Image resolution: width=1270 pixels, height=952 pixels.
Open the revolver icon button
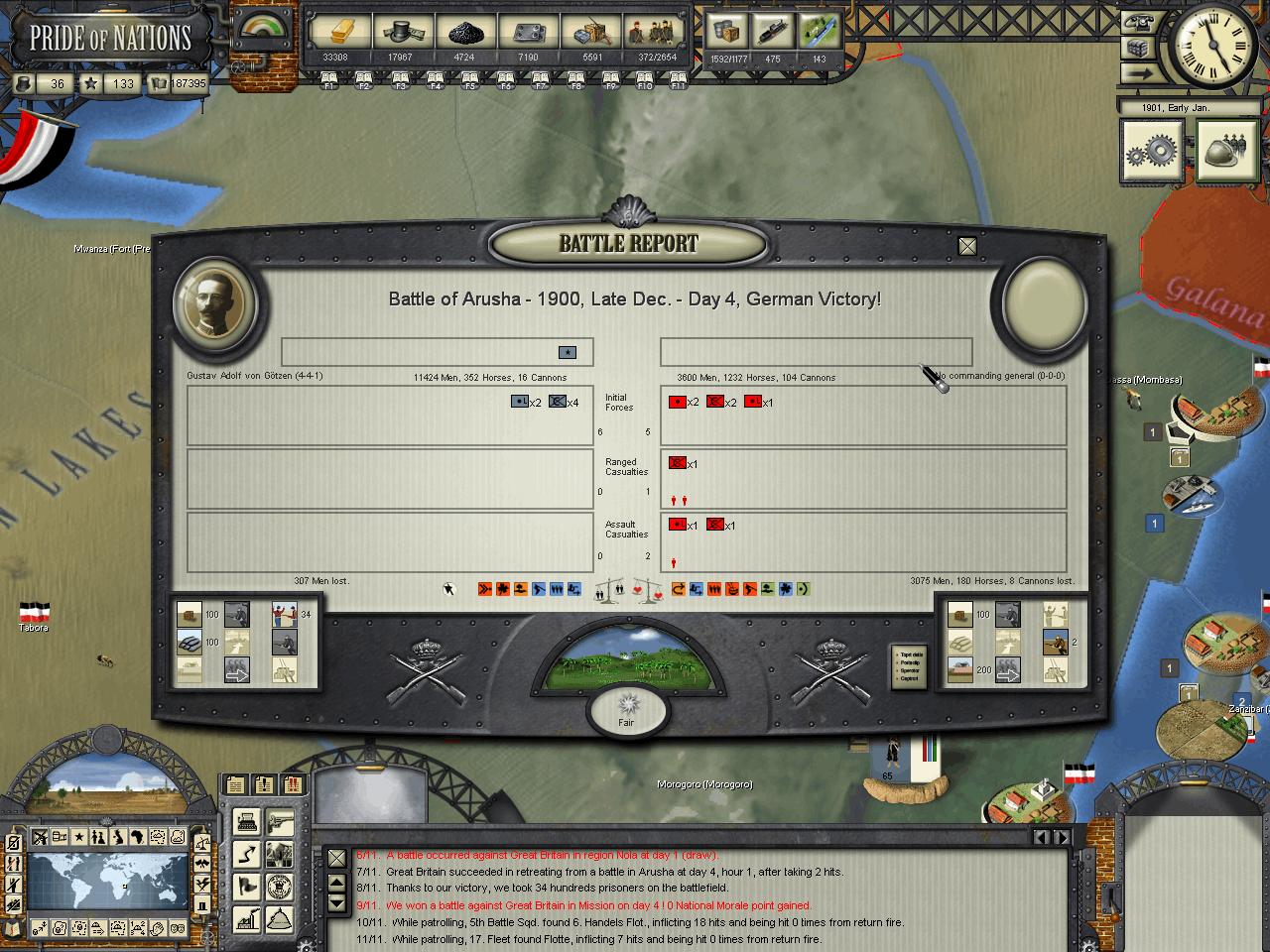click(x=280, y=821)
